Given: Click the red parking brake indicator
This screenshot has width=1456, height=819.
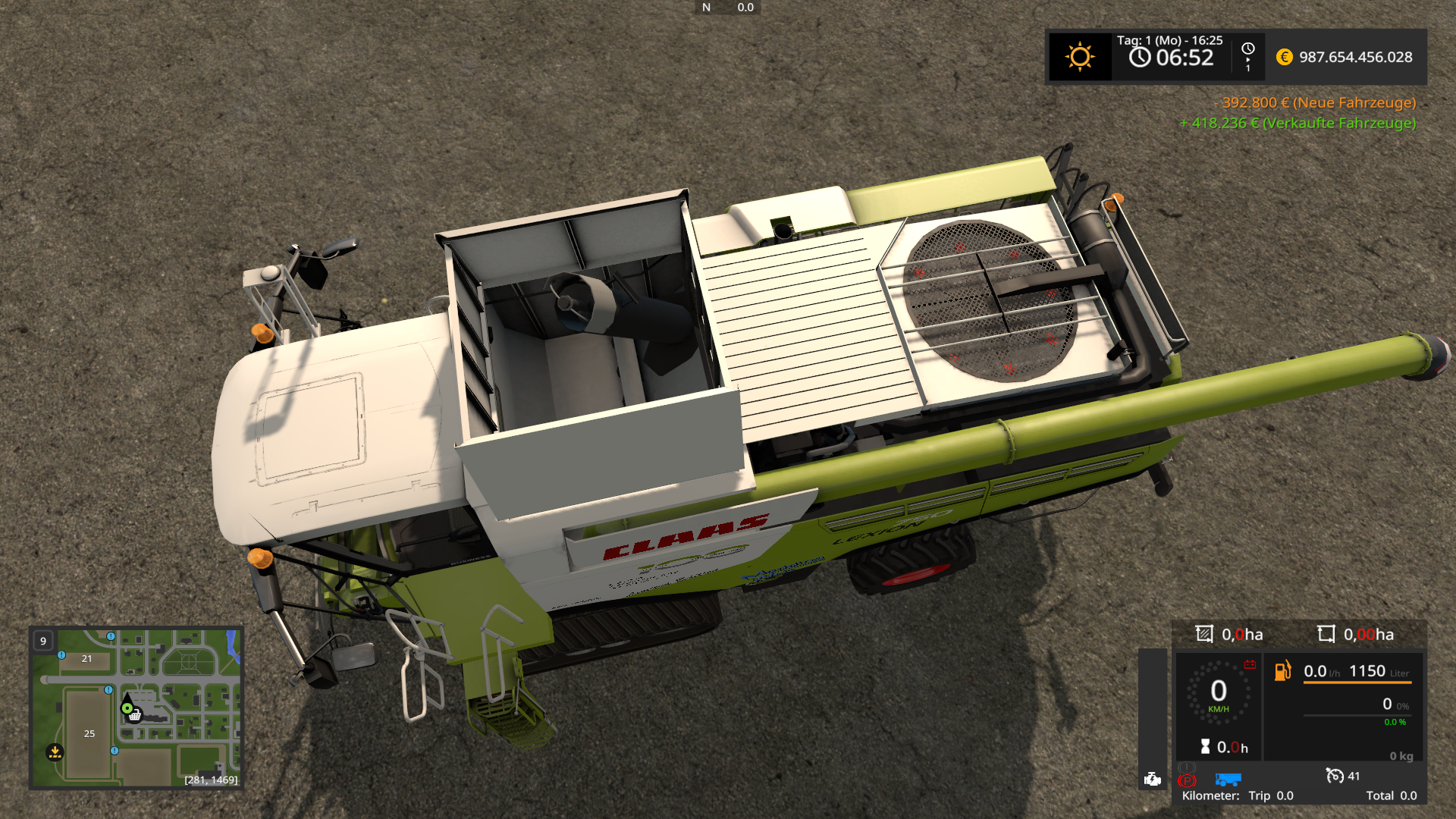Looking at the screenshot, I should pyautogui.click(x=1187, y=780).
